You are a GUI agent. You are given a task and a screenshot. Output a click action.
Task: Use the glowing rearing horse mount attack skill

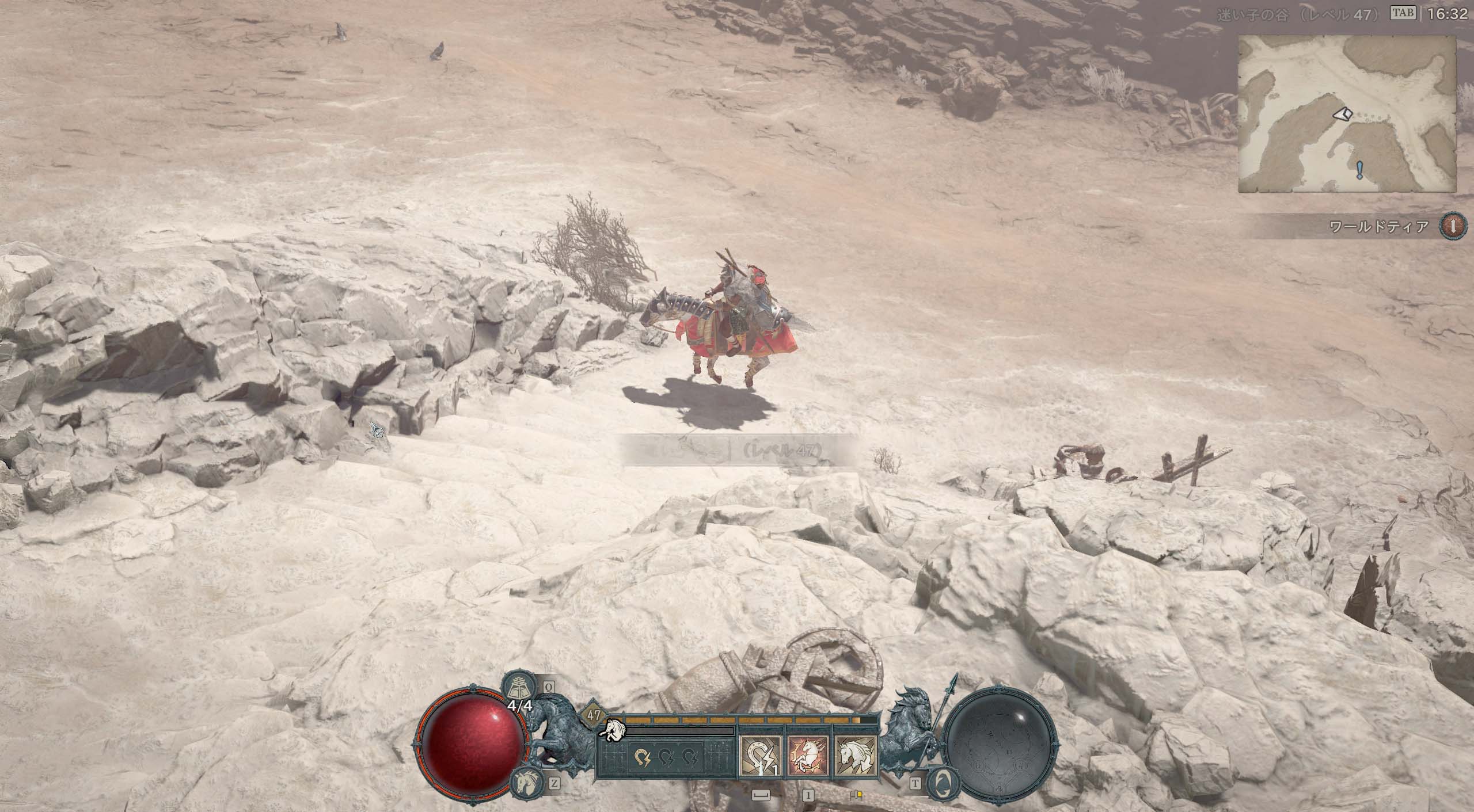click(x=808, y=755)
